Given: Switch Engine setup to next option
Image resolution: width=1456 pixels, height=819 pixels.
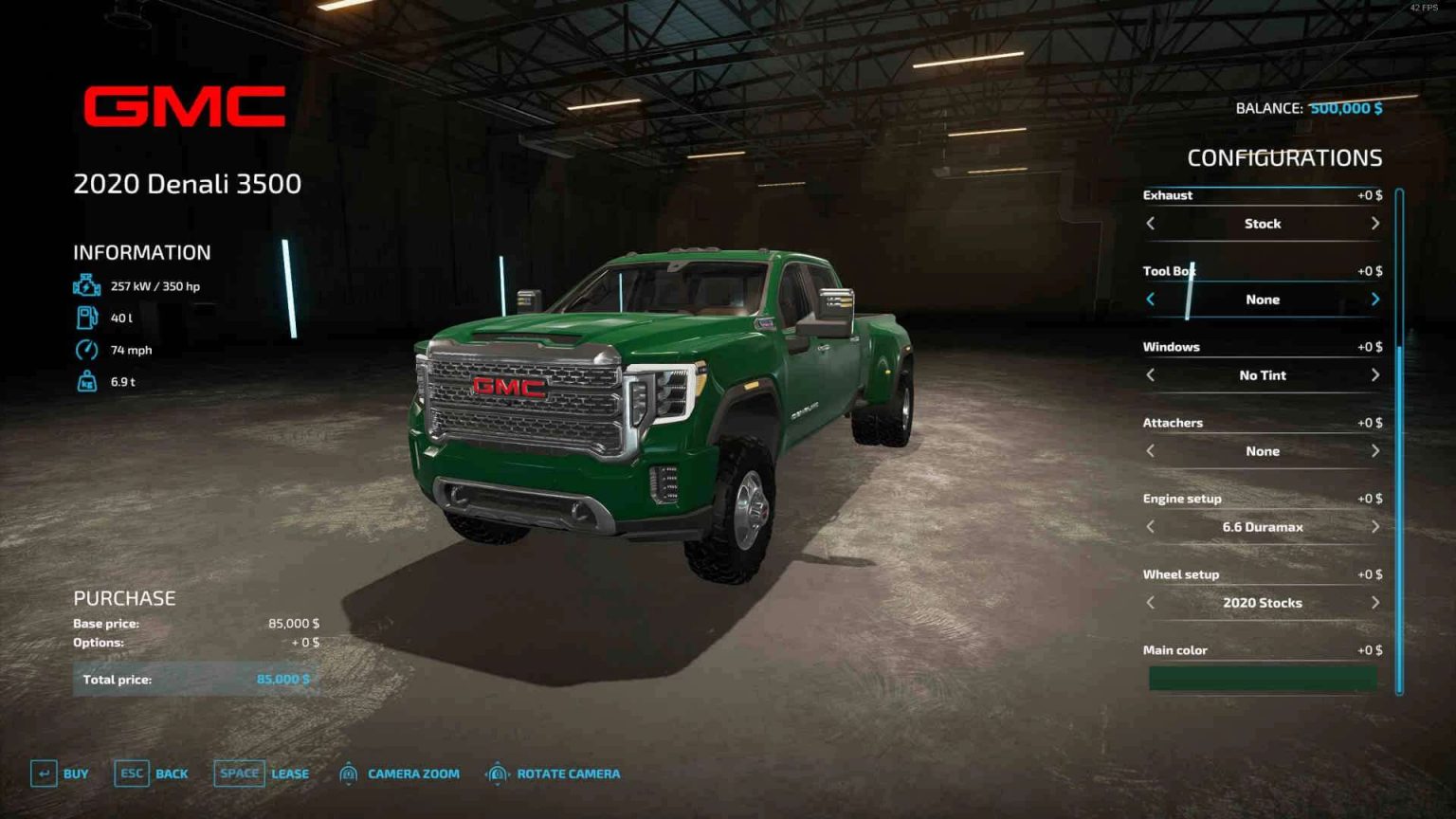Looking at the screenshot, I should [1375, 526].
